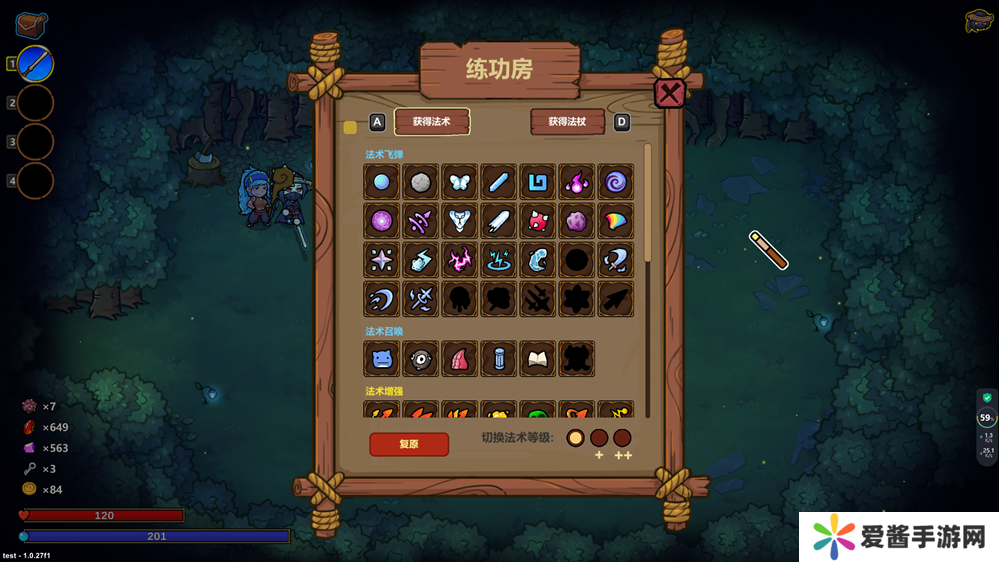The image size is (999, 562).
Task: Select the base spell level radio button
Action: click(x=575, y=437)
